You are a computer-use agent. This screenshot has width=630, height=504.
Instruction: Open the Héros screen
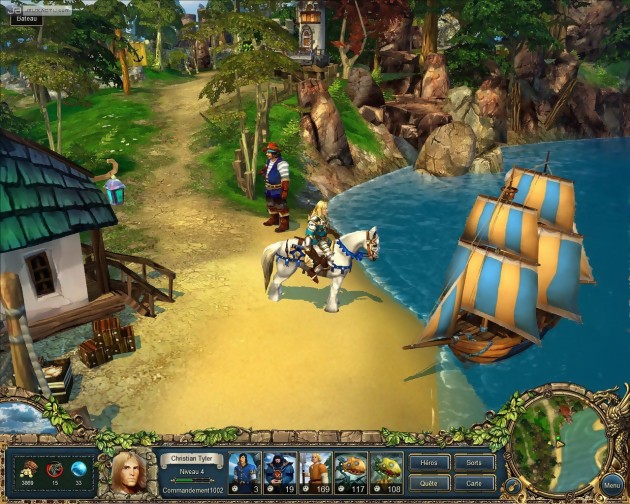point(429,463)
